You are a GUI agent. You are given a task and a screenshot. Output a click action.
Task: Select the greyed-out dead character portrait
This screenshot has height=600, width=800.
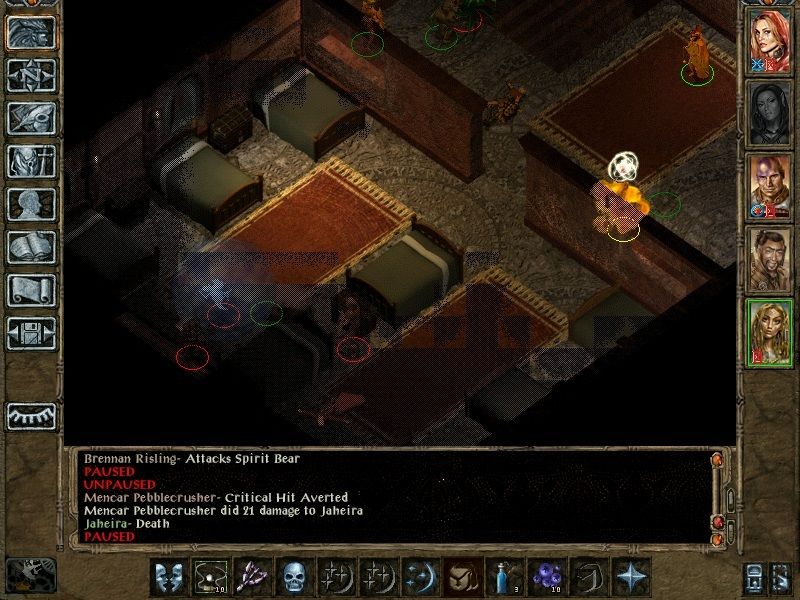coord(769,115)
